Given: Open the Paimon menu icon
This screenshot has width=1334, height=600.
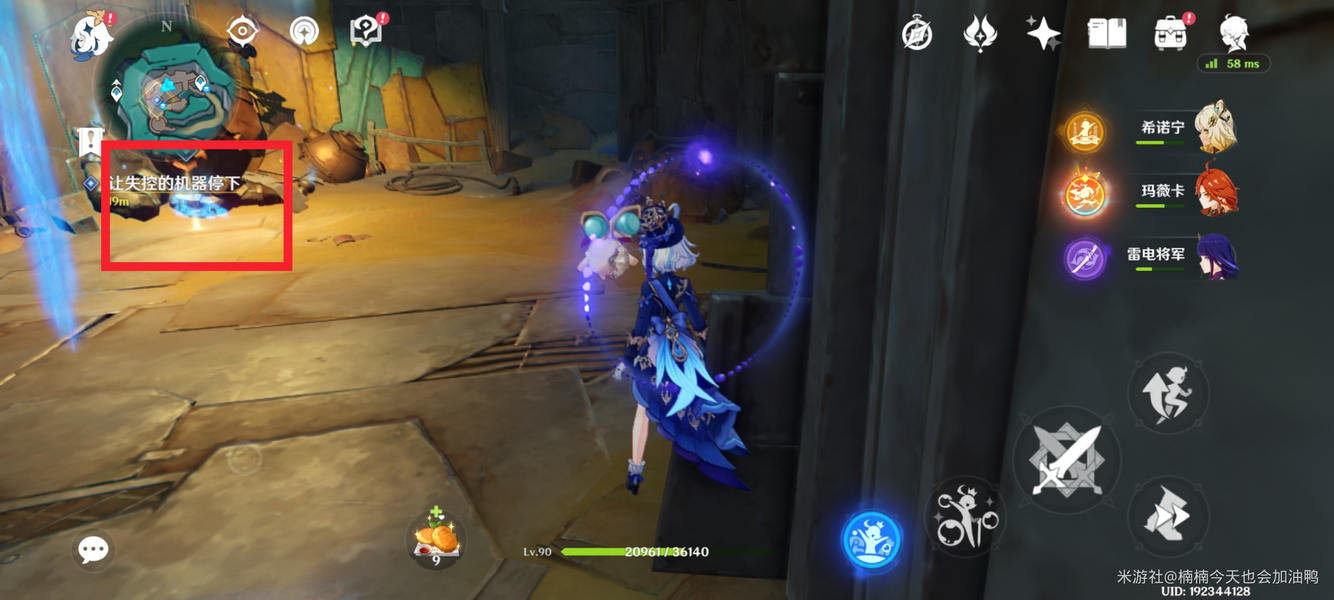Looking at the screenshot, I should point(92,35).
